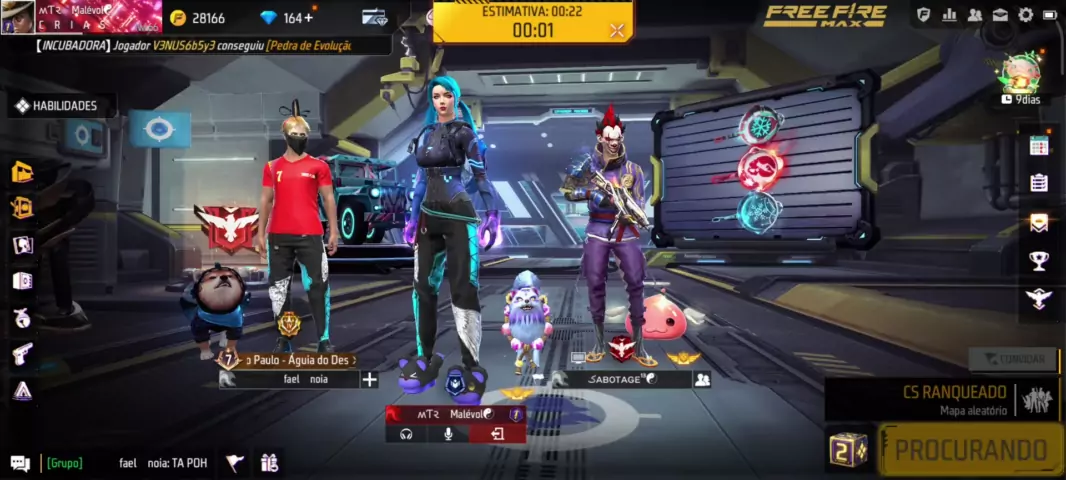
Task: Open the player profile avatar
Action: pos(17,18)
